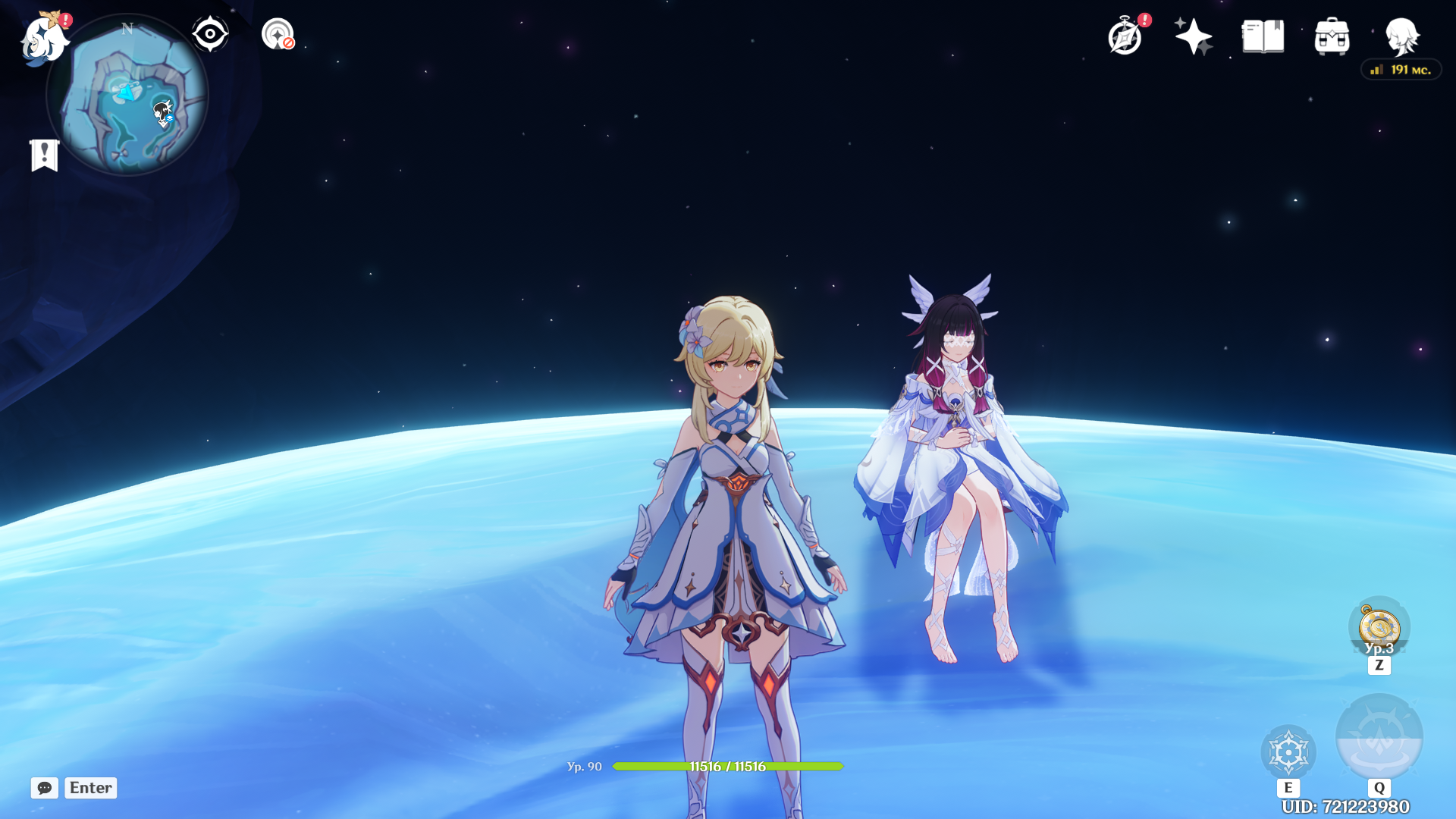
Task: Open the character profile head icon
Action: tap(1401, 36)
